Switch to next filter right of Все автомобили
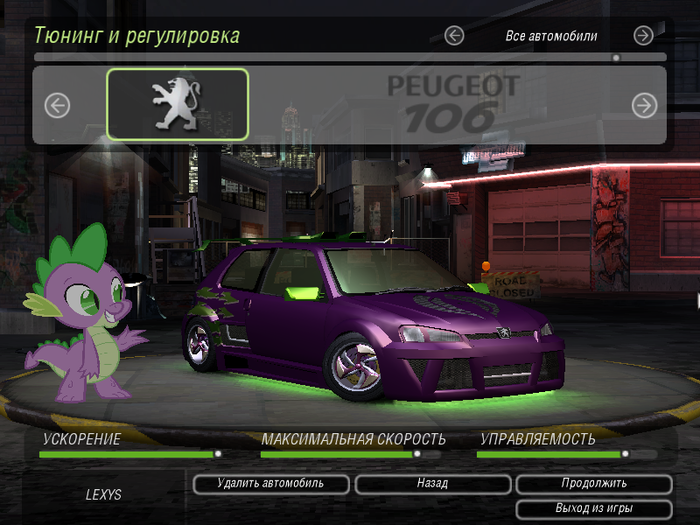Viewport: 700px width, 525px height. (643, 36)
